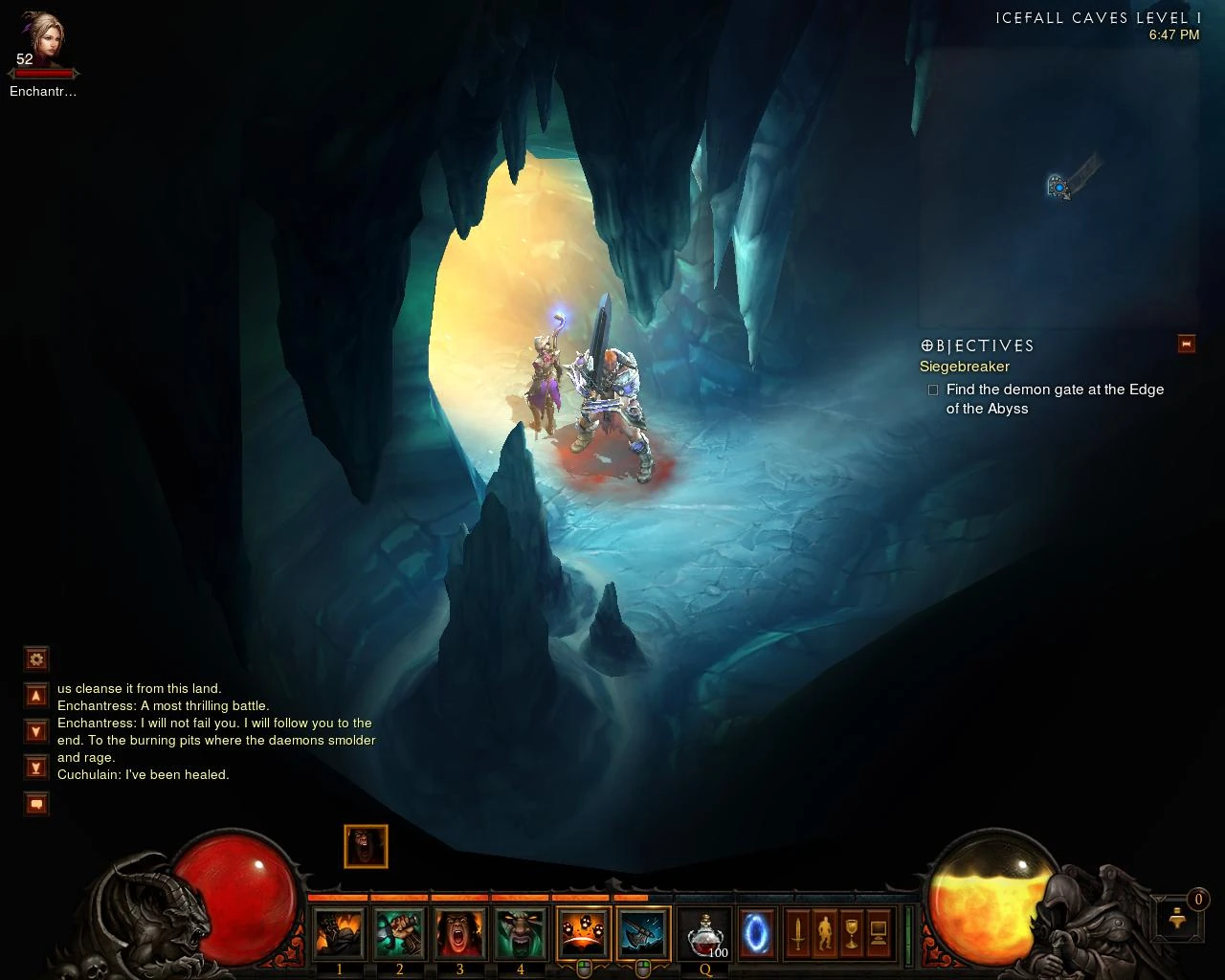
Task: Open the skills menu via the figure icon
Action: click(825, 930)
